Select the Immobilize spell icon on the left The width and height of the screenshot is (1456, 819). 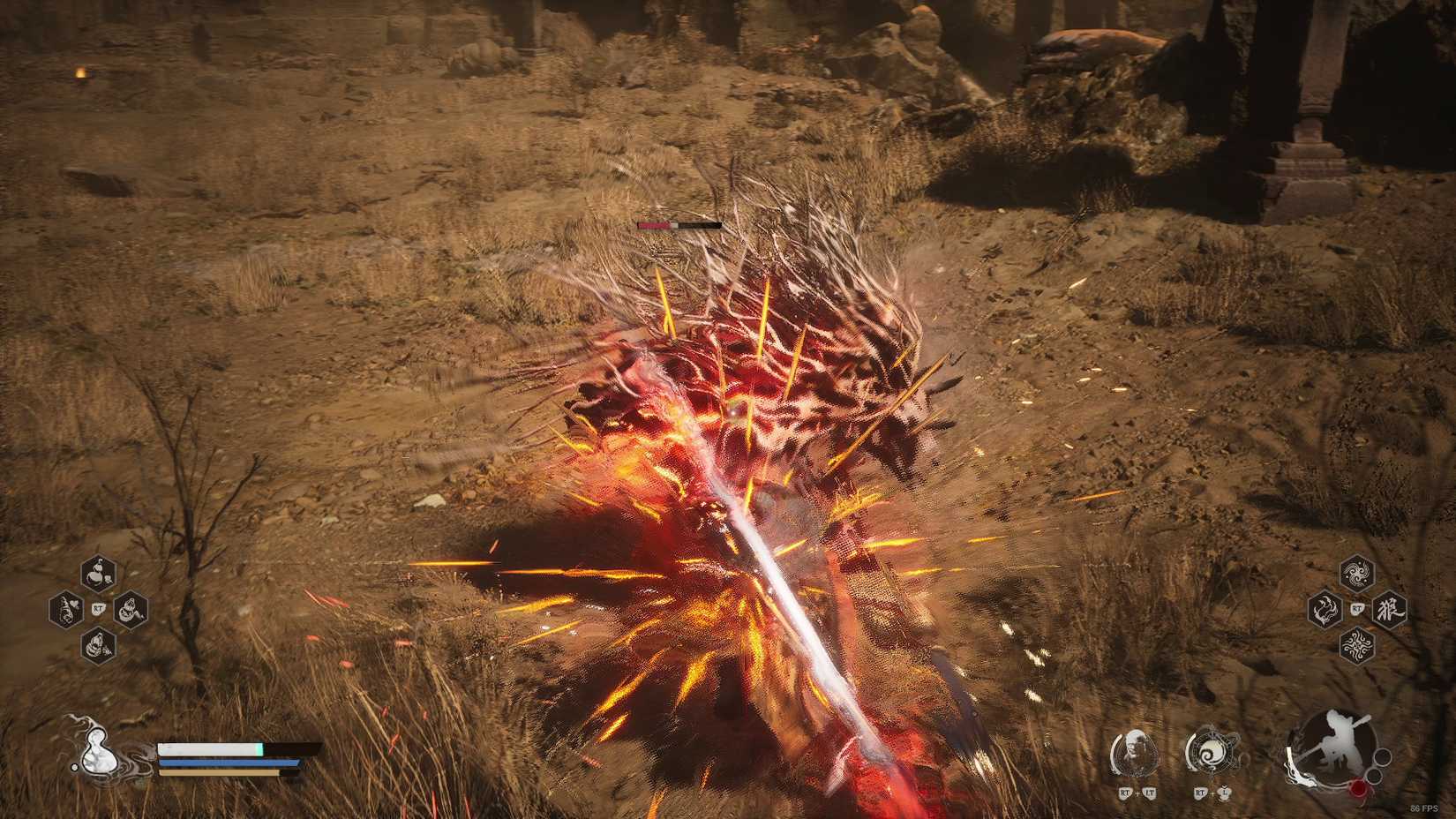(x=1325, y=609)
